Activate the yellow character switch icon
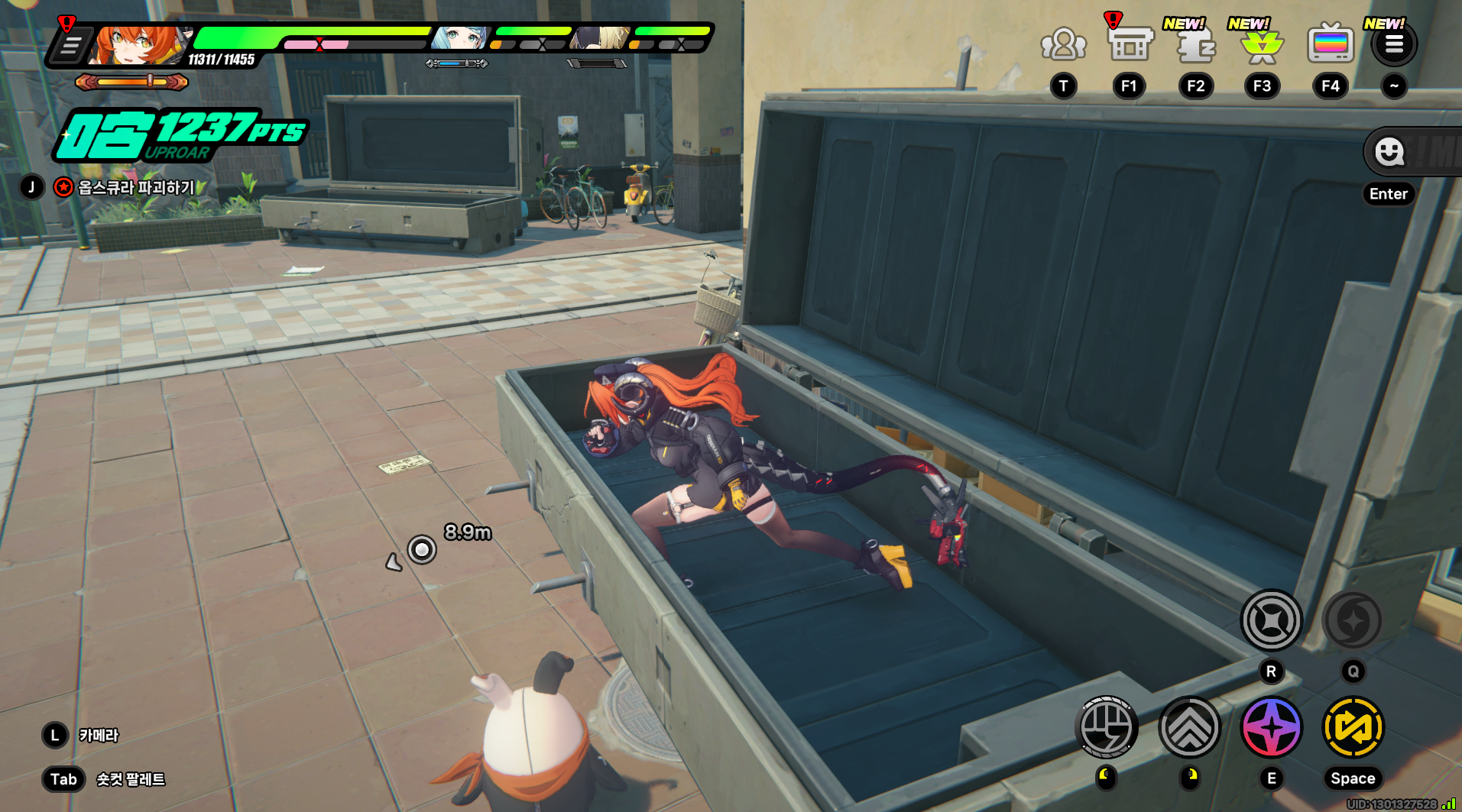The image size is (1462, 812). 1353,727
